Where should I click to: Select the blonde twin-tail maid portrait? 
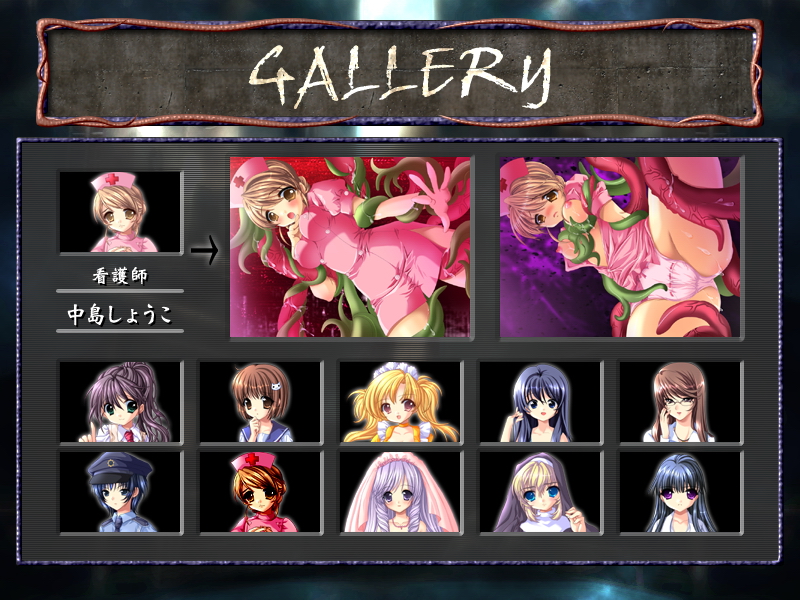tap(400, 402)
